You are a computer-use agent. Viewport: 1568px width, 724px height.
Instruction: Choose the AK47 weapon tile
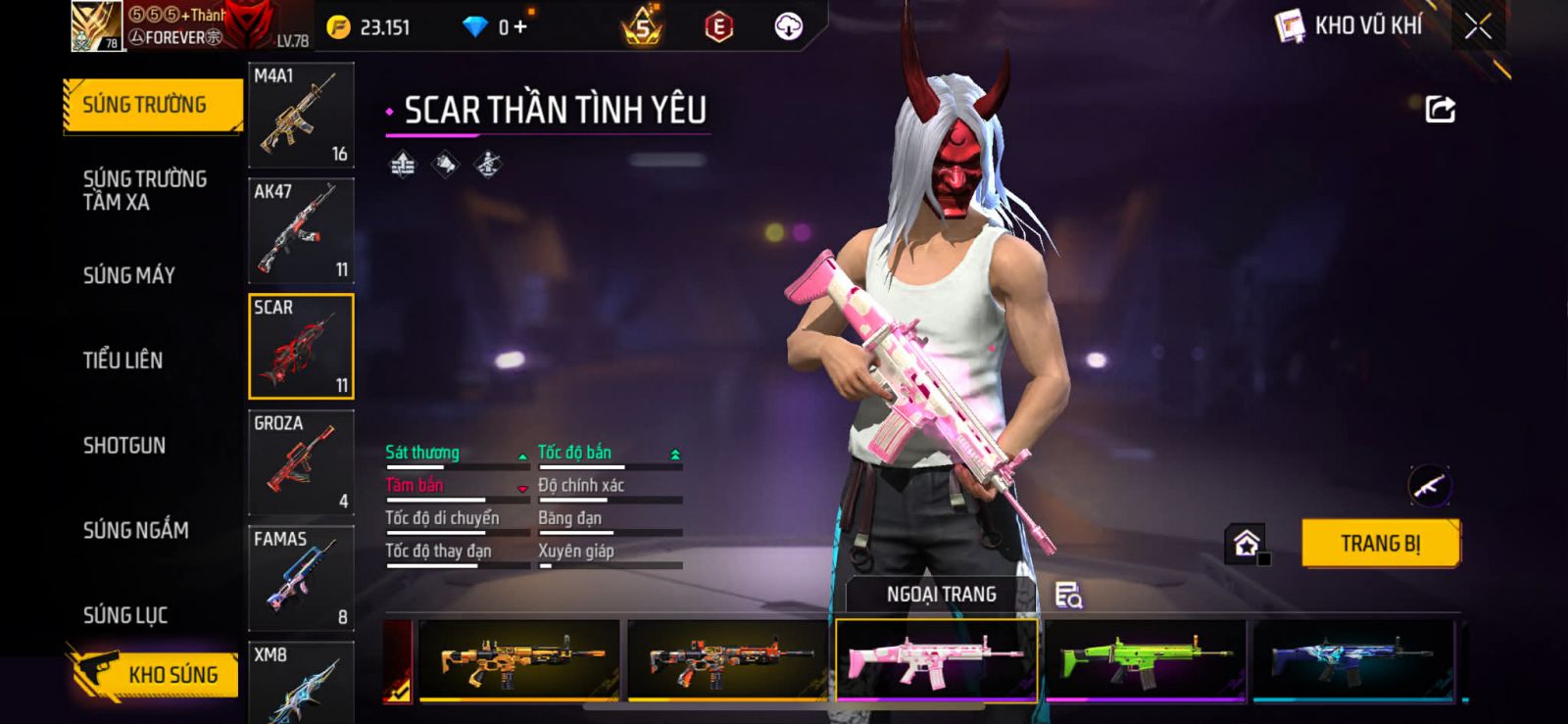[301, 231]
